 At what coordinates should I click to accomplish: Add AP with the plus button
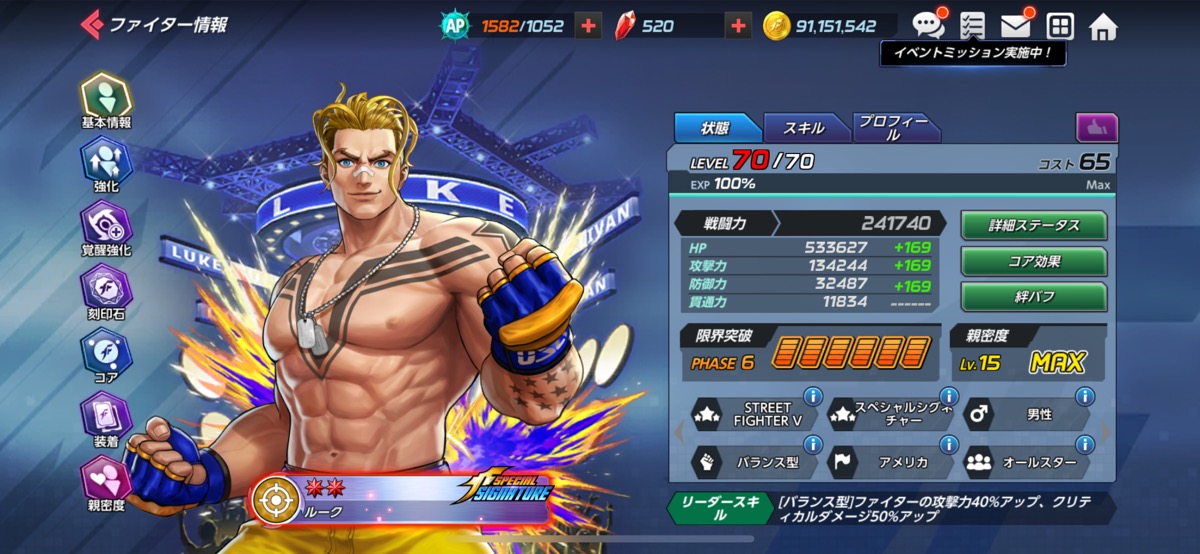588,27
